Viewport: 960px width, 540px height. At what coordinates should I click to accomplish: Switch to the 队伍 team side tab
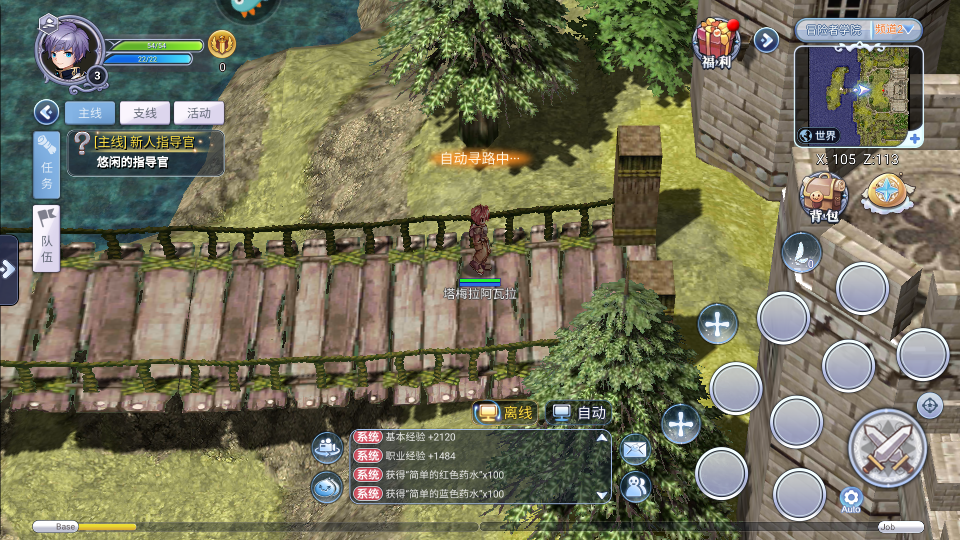(x=47, y=238)
